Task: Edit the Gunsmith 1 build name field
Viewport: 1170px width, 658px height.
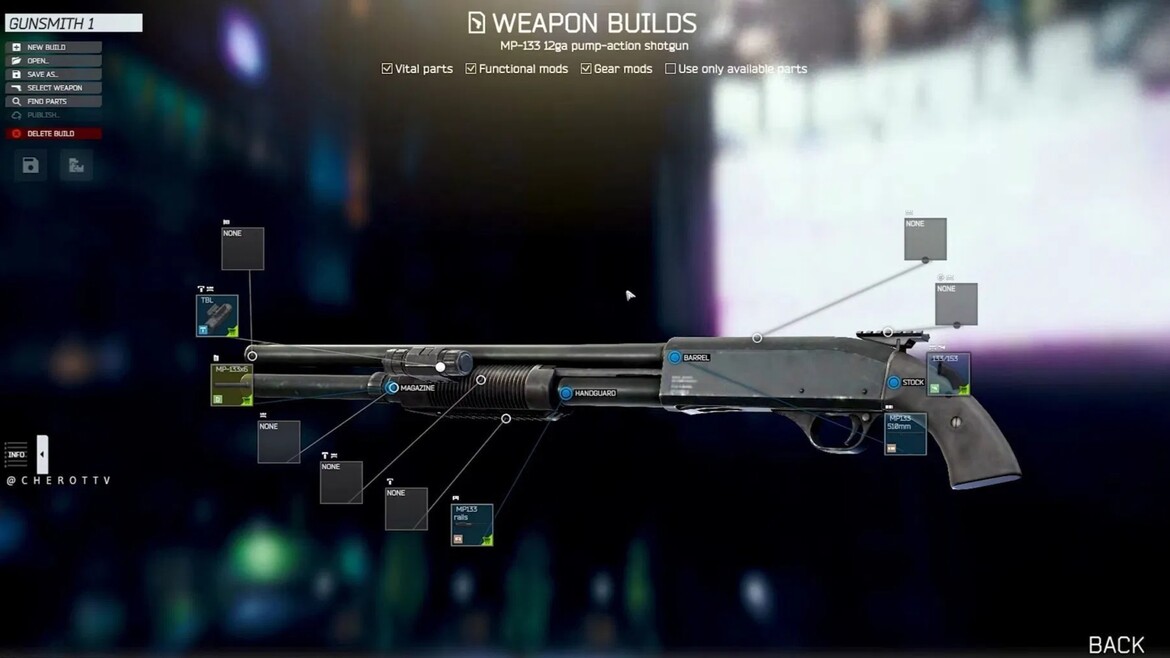Action: click(x=74, y=23)
